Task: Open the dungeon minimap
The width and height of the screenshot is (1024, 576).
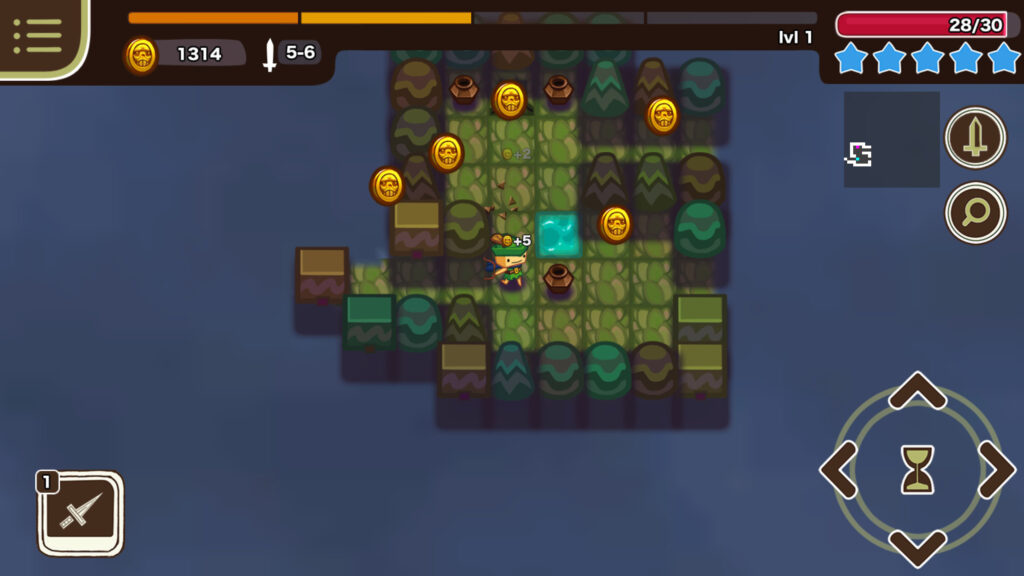Action: pos(891,140)
